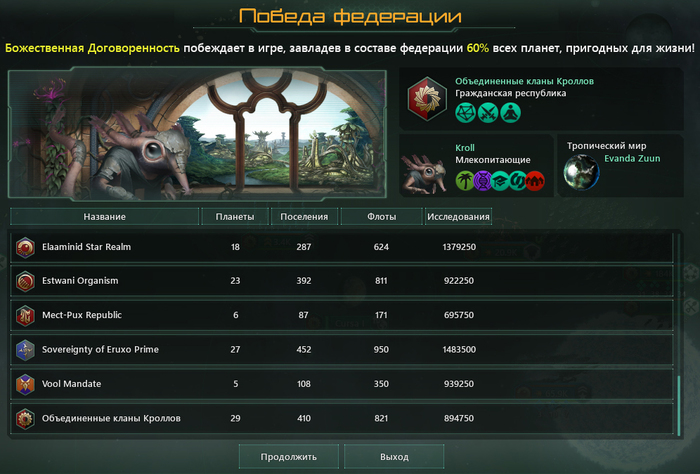The image size is (700, 474).
Task: Sort empires by Исследования column
Action: point(457,216)
